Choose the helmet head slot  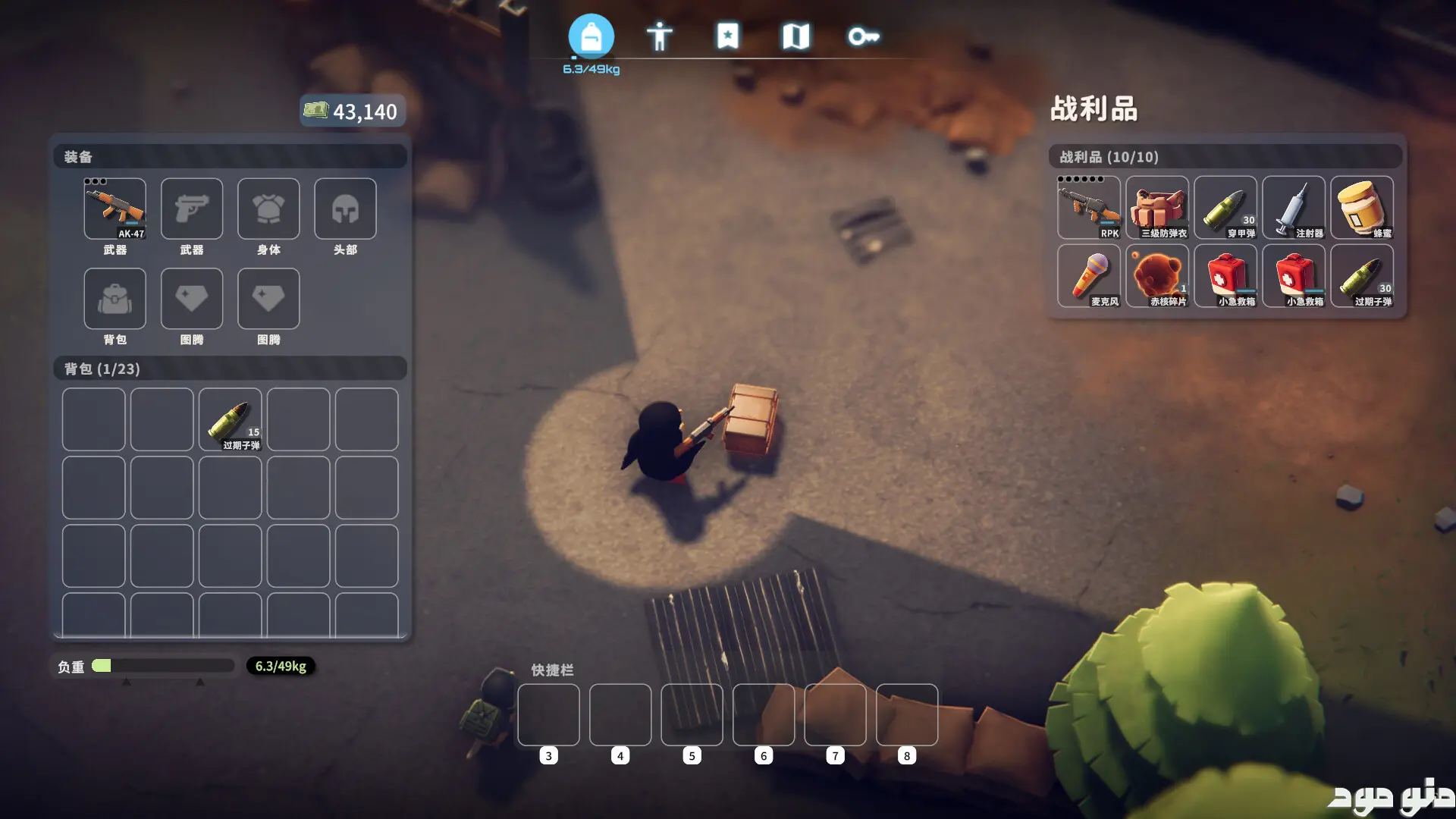click(x=345, y=209)
